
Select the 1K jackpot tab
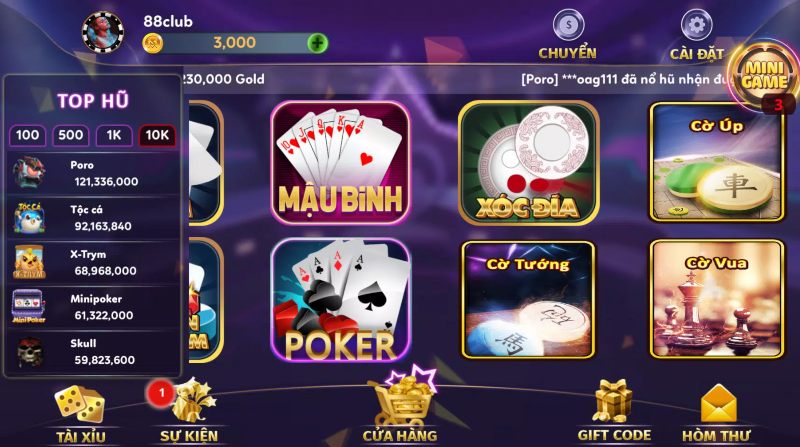point(114,136)
